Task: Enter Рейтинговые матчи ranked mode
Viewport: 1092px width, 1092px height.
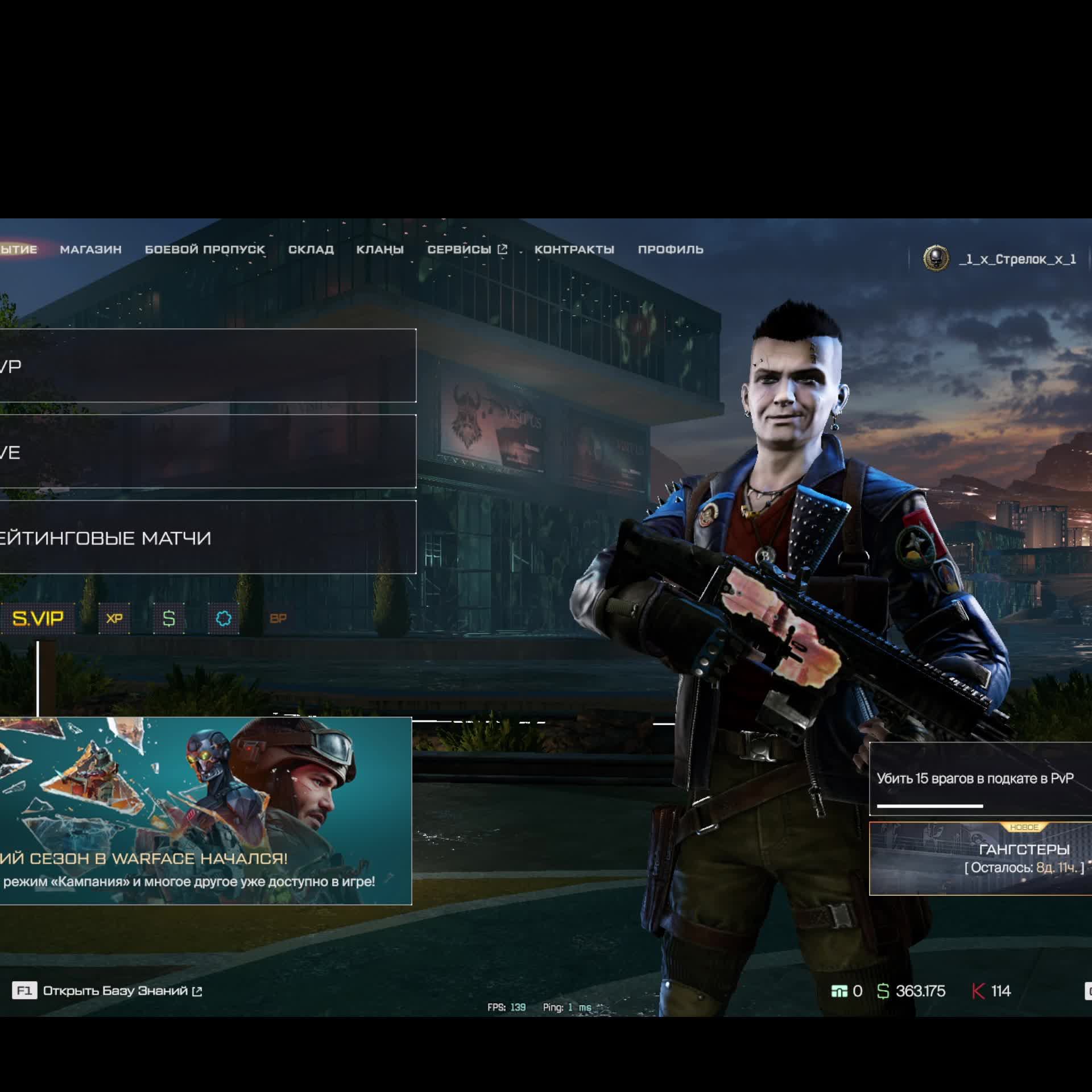Action: coord(208,537)
